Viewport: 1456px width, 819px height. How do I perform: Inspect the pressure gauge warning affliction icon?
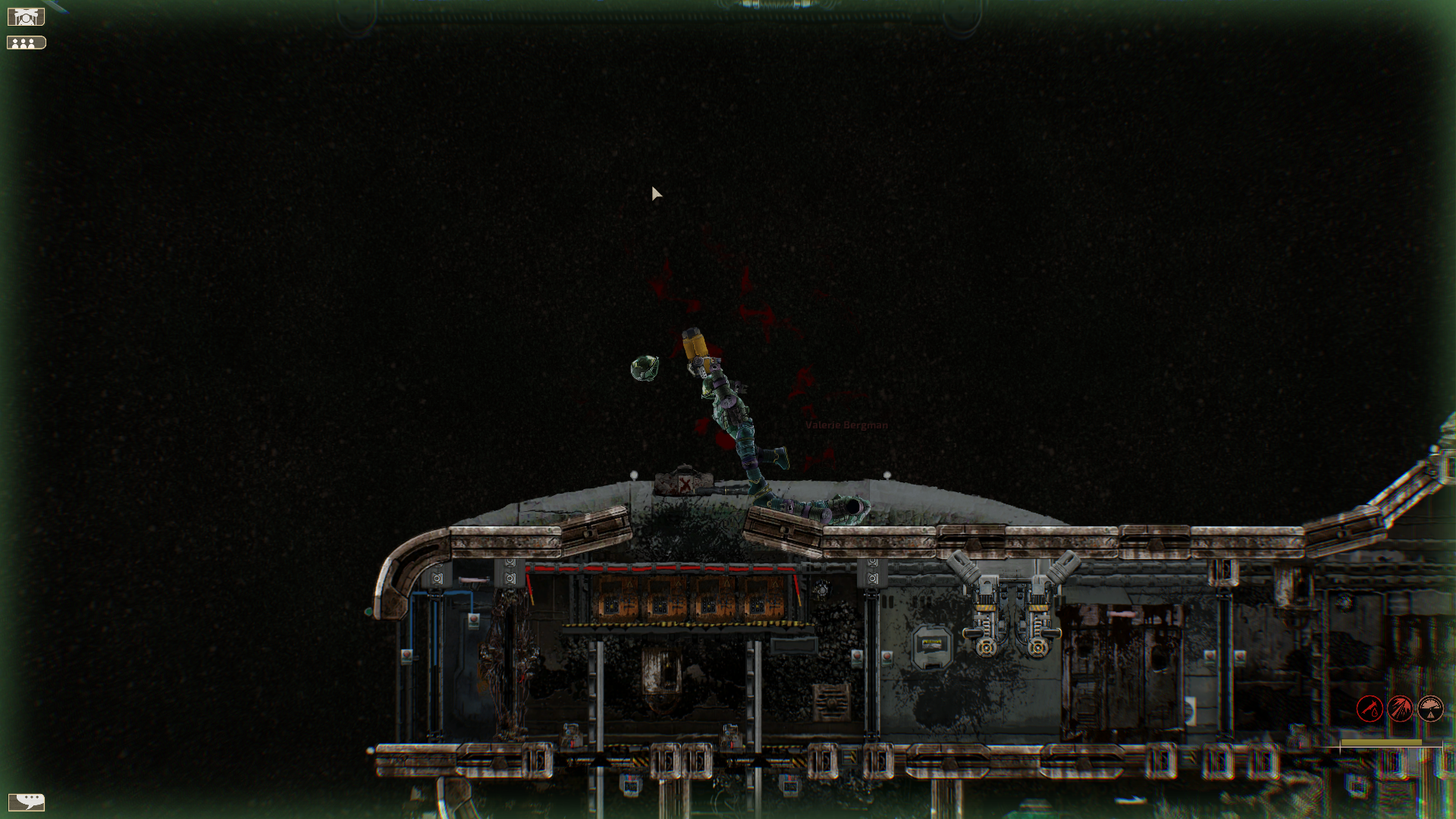(x=1430, y=709)
